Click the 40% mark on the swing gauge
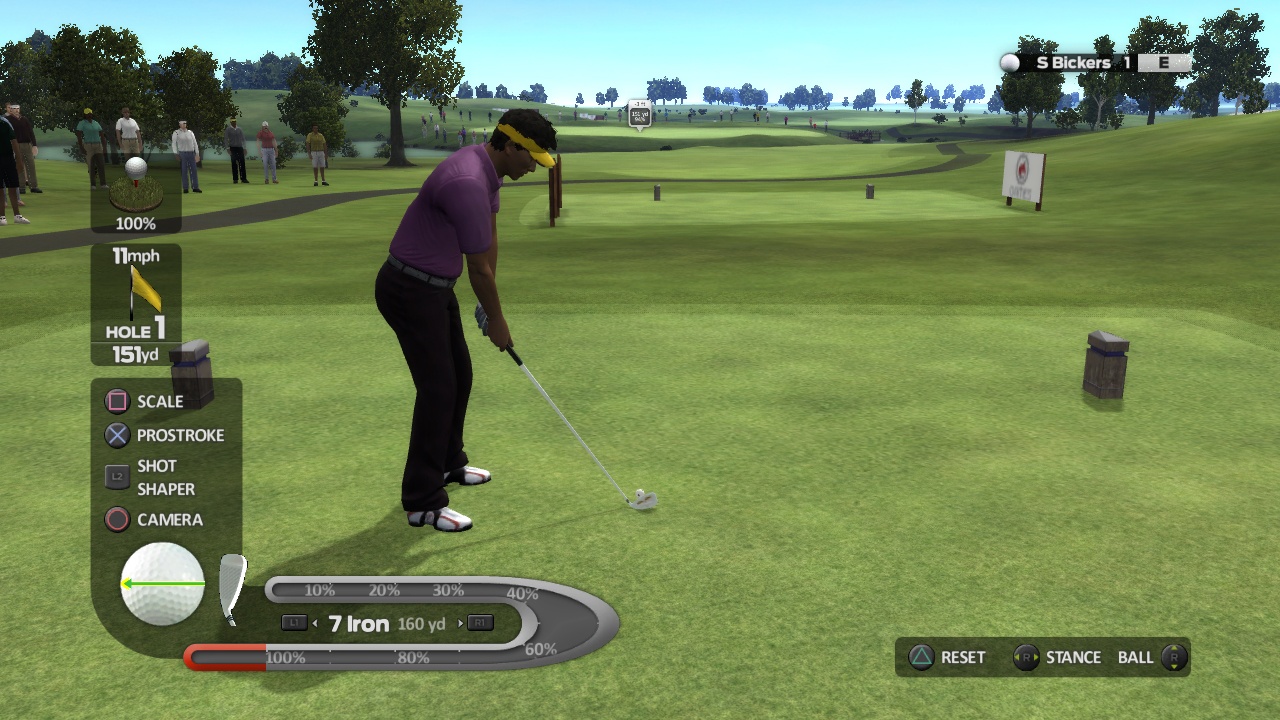This screenshot has height=720, width=1280. click(x=521, y=593)
